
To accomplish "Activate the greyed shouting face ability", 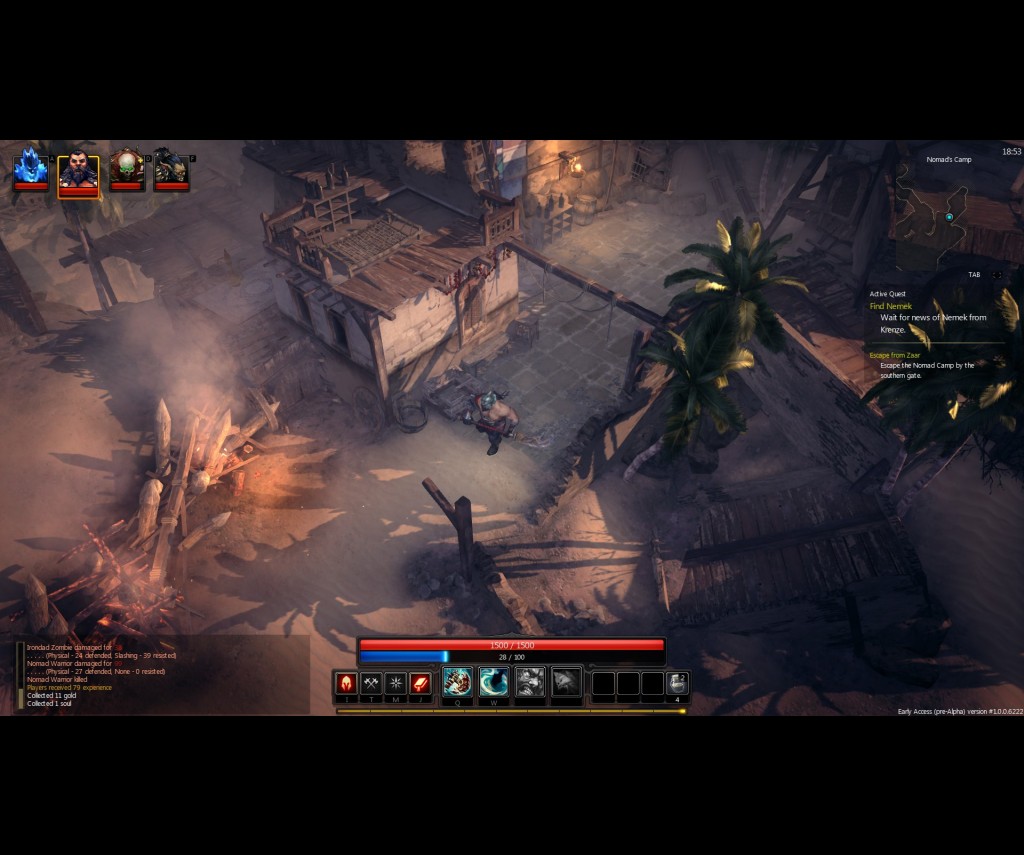I will (x=530, y=682).
